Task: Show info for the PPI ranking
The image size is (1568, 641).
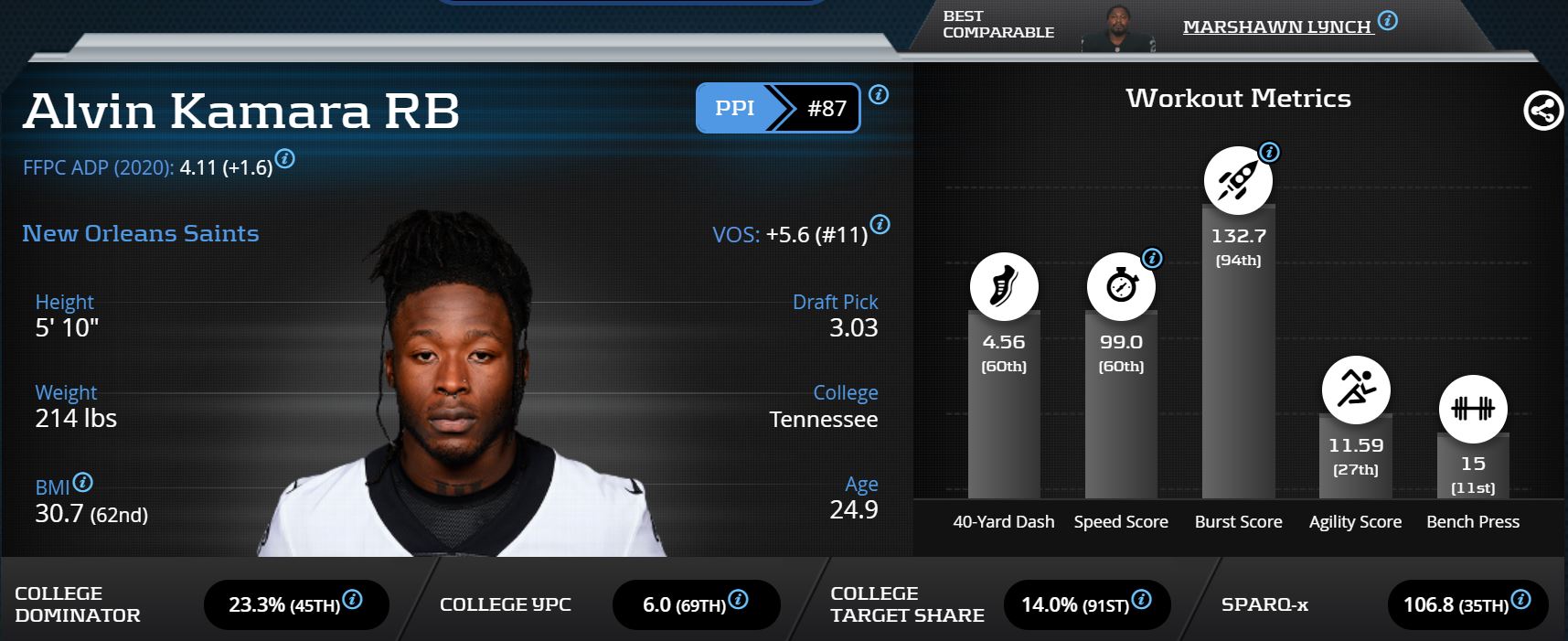Action: (x=879, y=94)
